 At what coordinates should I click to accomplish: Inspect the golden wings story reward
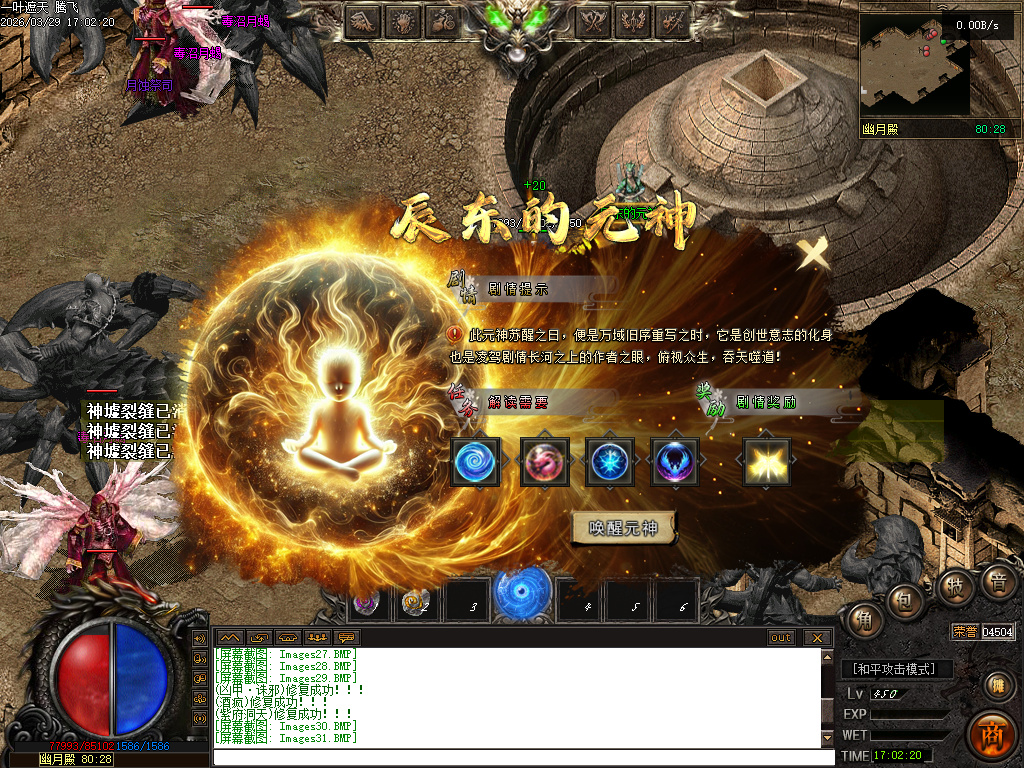pos(767,462)
